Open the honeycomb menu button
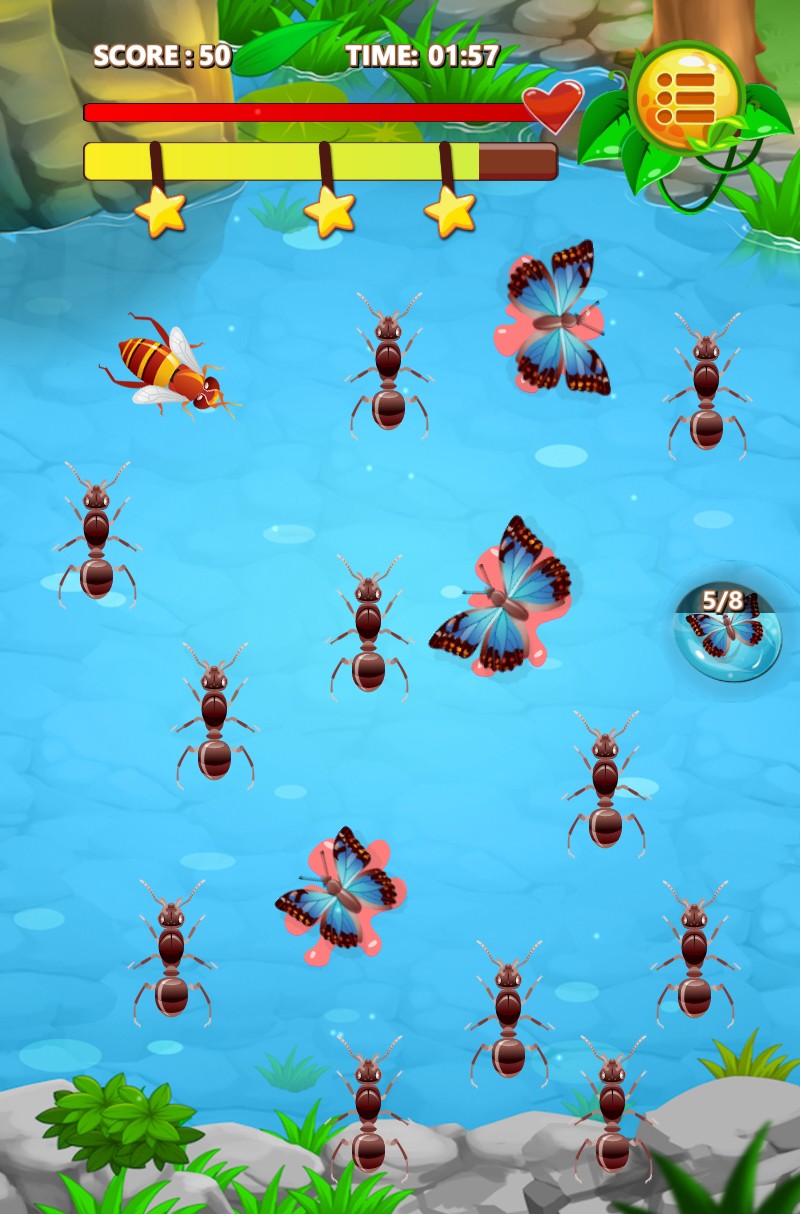The width and height of the screenshot is (800, 1214). [x=686, y=97]
